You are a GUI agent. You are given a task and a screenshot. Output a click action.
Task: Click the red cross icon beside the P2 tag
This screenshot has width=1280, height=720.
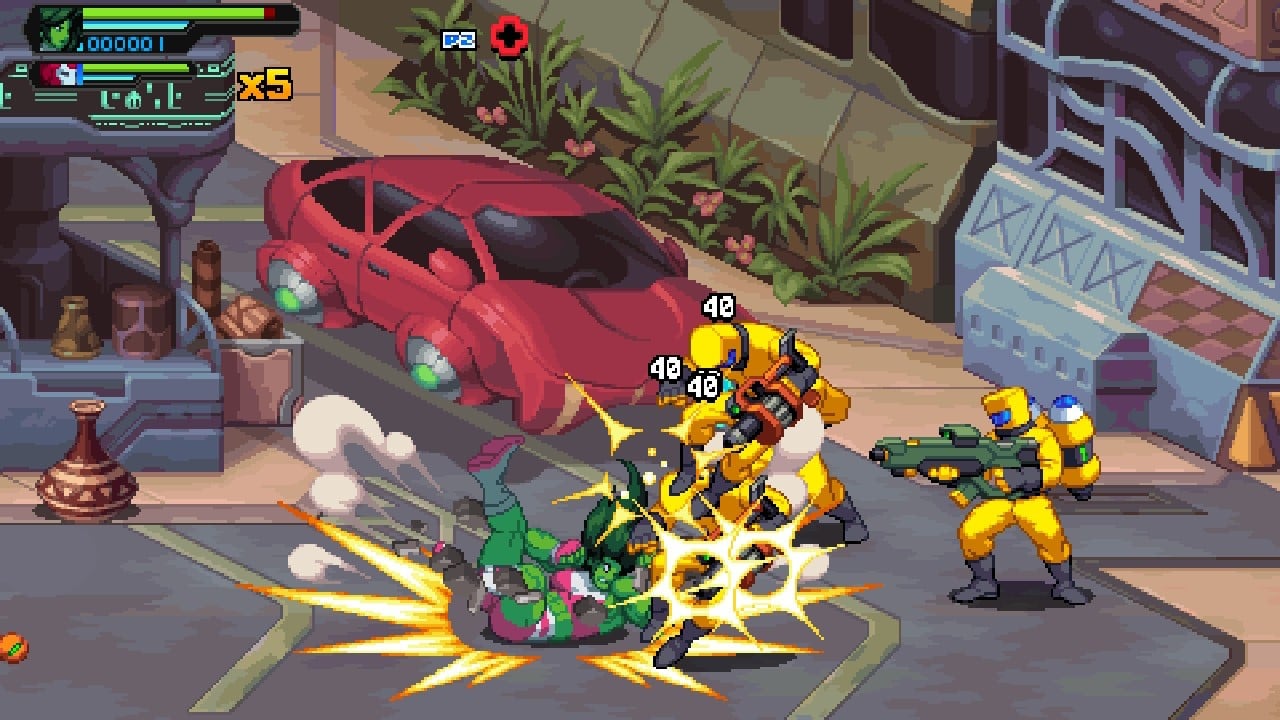(x=509, y=39)
